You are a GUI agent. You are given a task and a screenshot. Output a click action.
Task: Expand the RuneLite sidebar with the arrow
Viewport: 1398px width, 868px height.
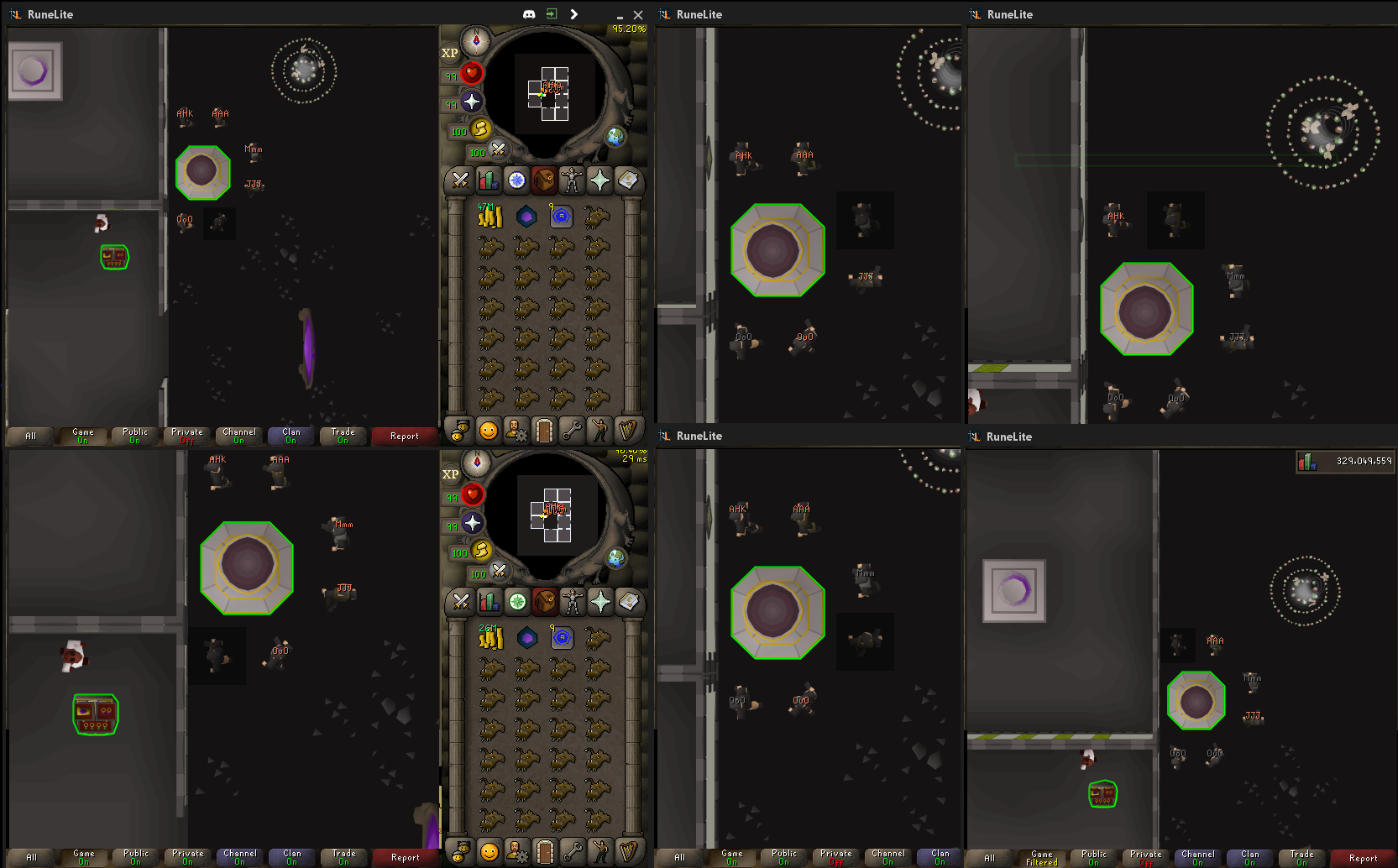pyautogui.click(x=574, y=13)
